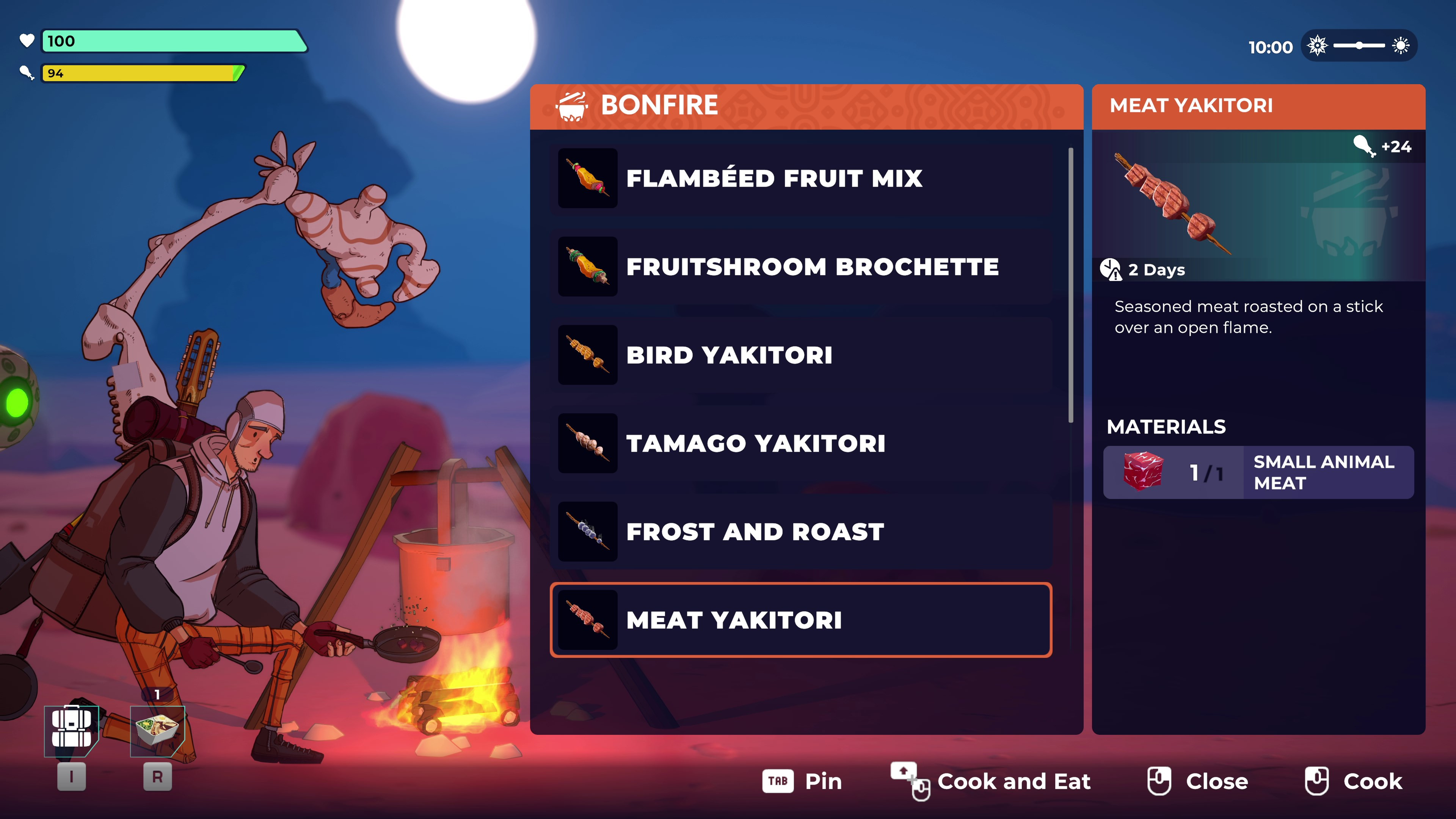Open the backpack inventory icon
1456x819 pixels.
[x=72, y=730]
